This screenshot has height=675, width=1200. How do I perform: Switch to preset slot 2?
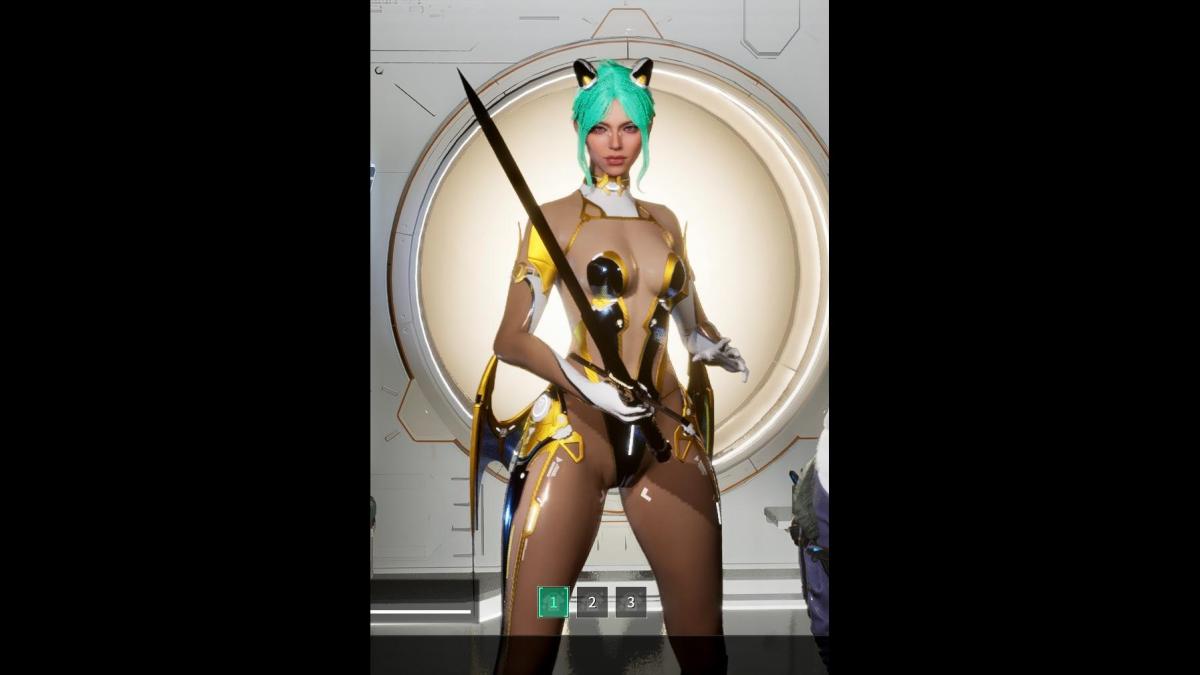(x=592, y=602)
